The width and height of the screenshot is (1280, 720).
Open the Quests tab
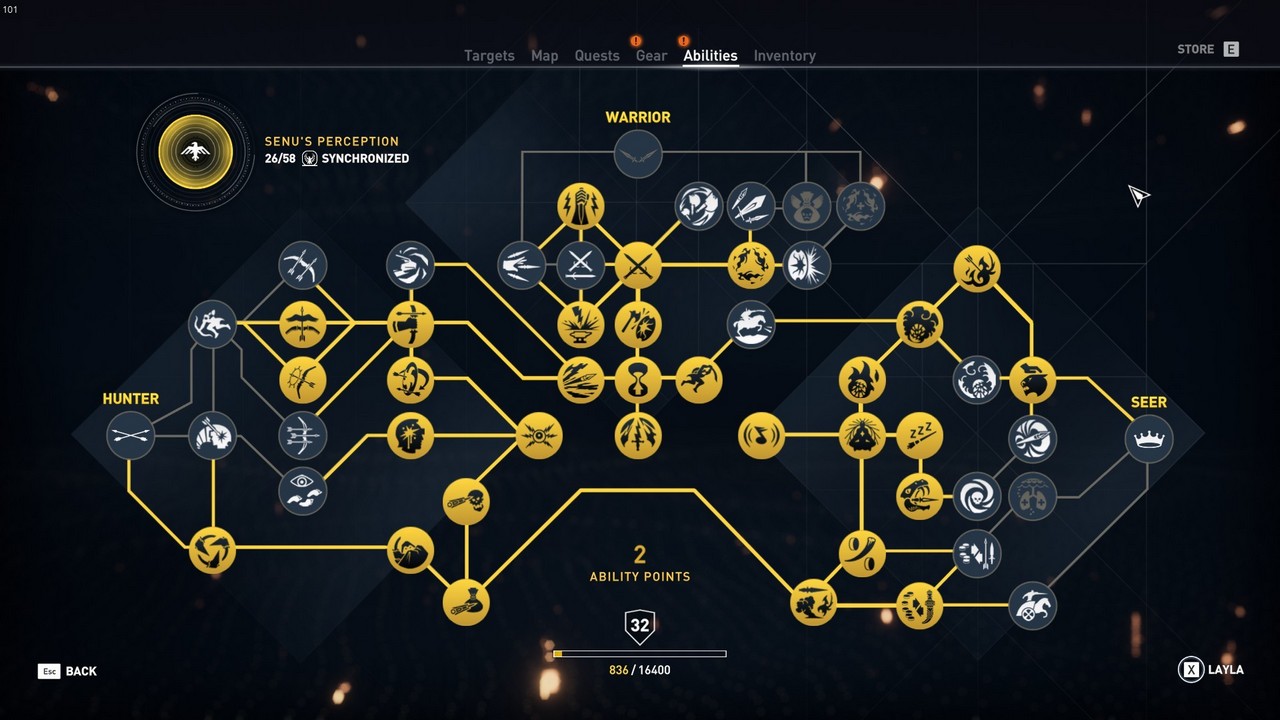pos(597,56)
